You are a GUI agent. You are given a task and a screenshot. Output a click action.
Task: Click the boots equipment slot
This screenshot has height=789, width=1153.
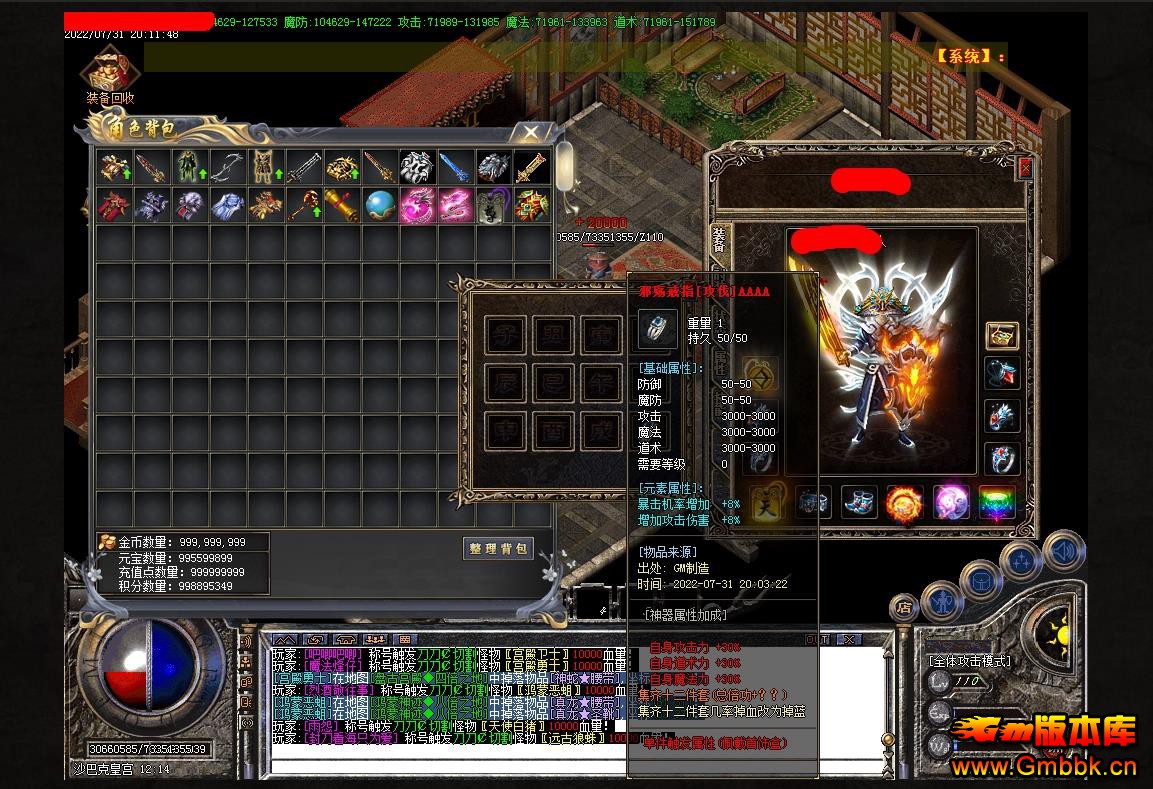pos(859,501)
